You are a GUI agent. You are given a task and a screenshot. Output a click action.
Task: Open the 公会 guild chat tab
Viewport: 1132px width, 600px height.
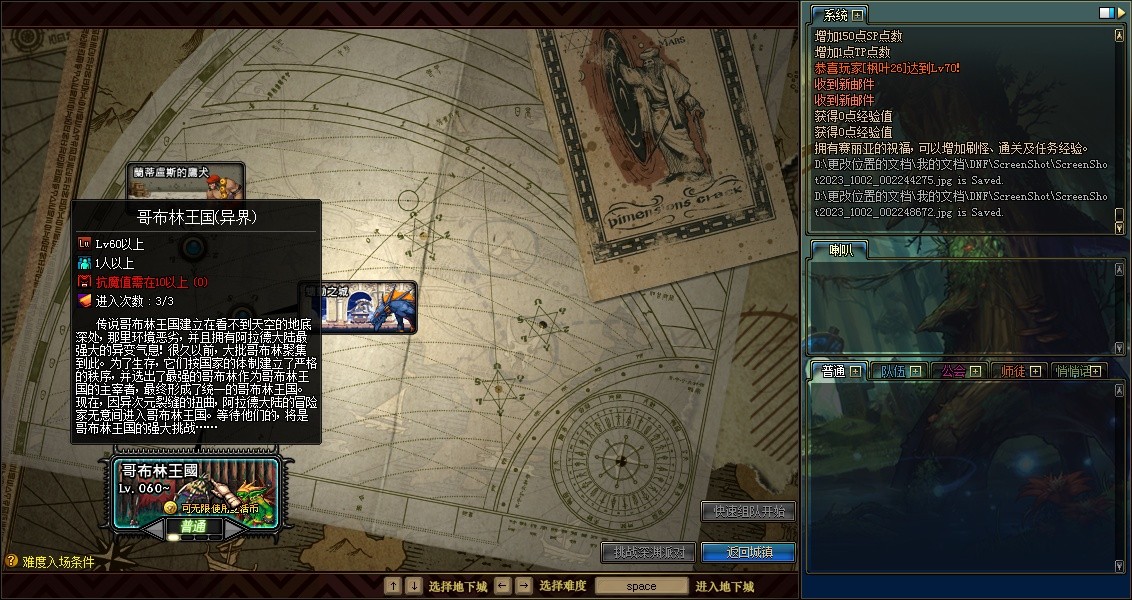[953, 371]
